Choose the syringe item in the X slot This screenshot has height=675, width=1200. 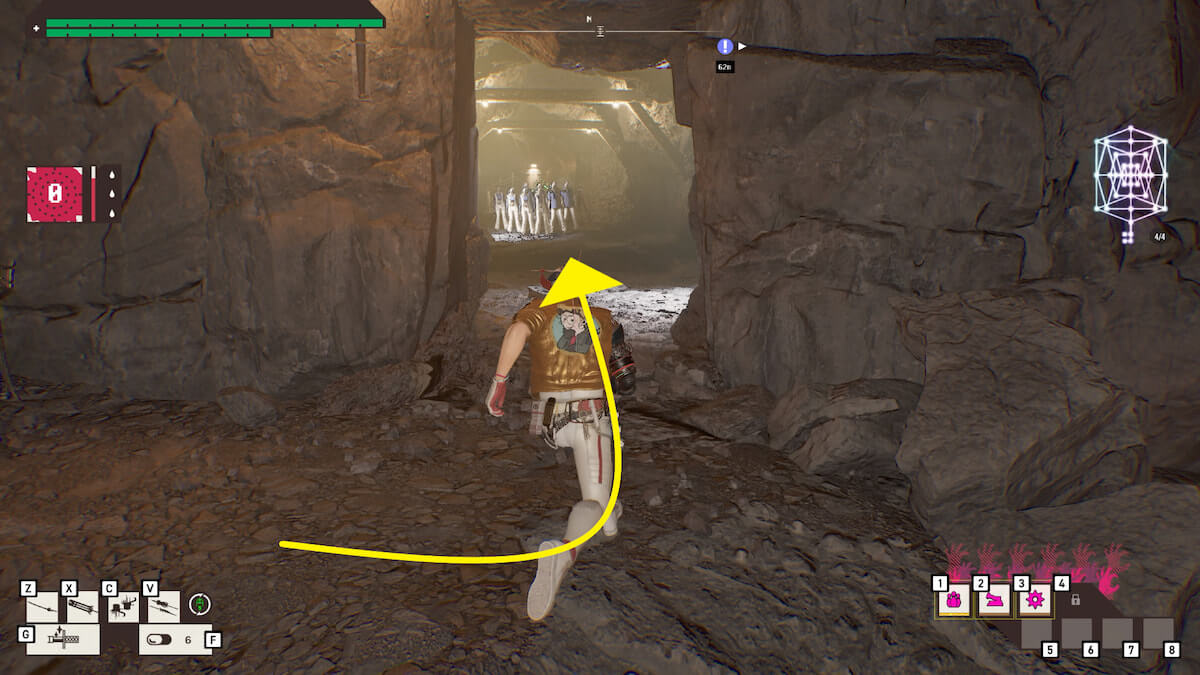coord(82,607)
